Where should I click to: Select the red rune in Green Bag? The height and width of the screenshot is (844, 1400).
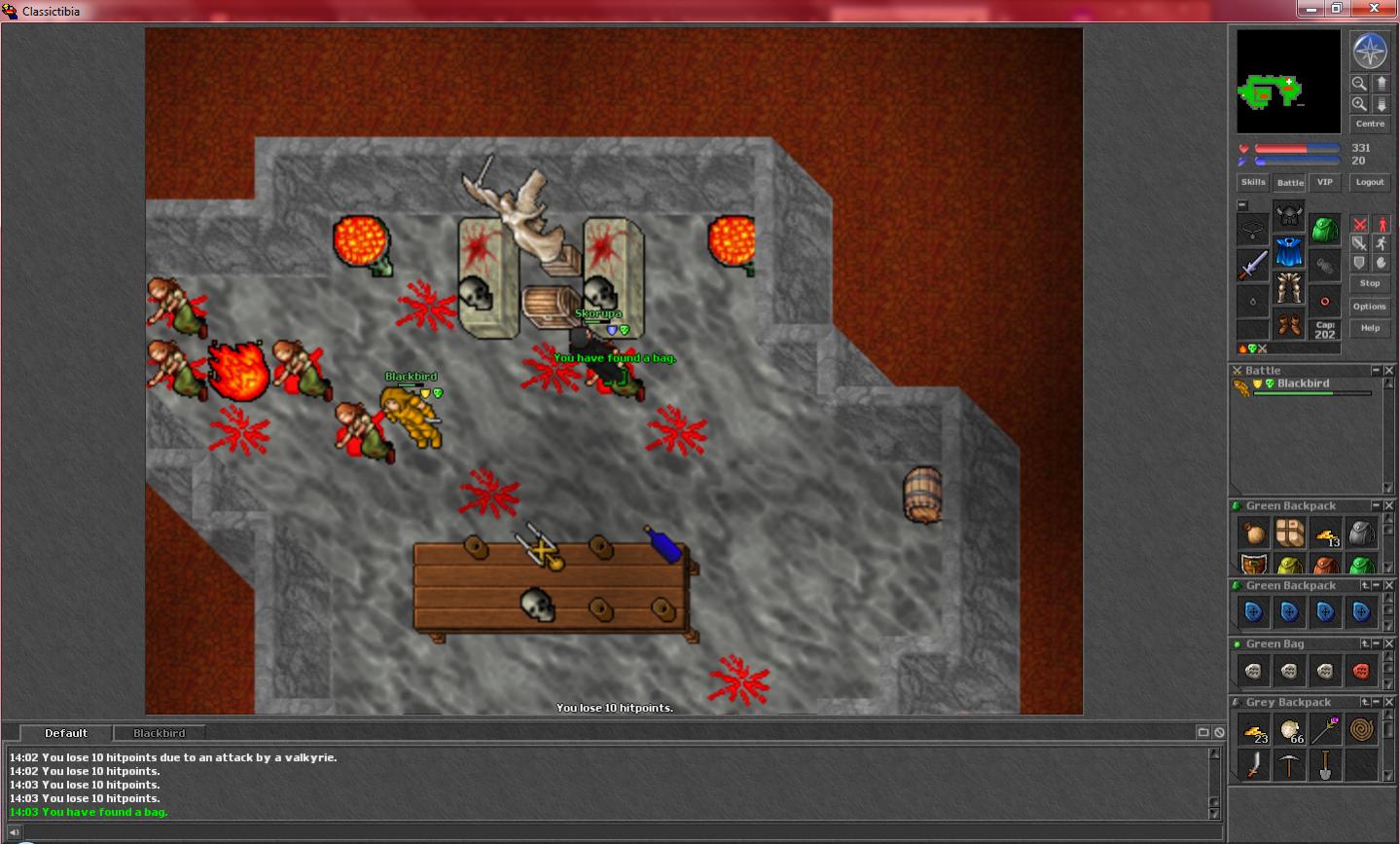point(1361,671)
